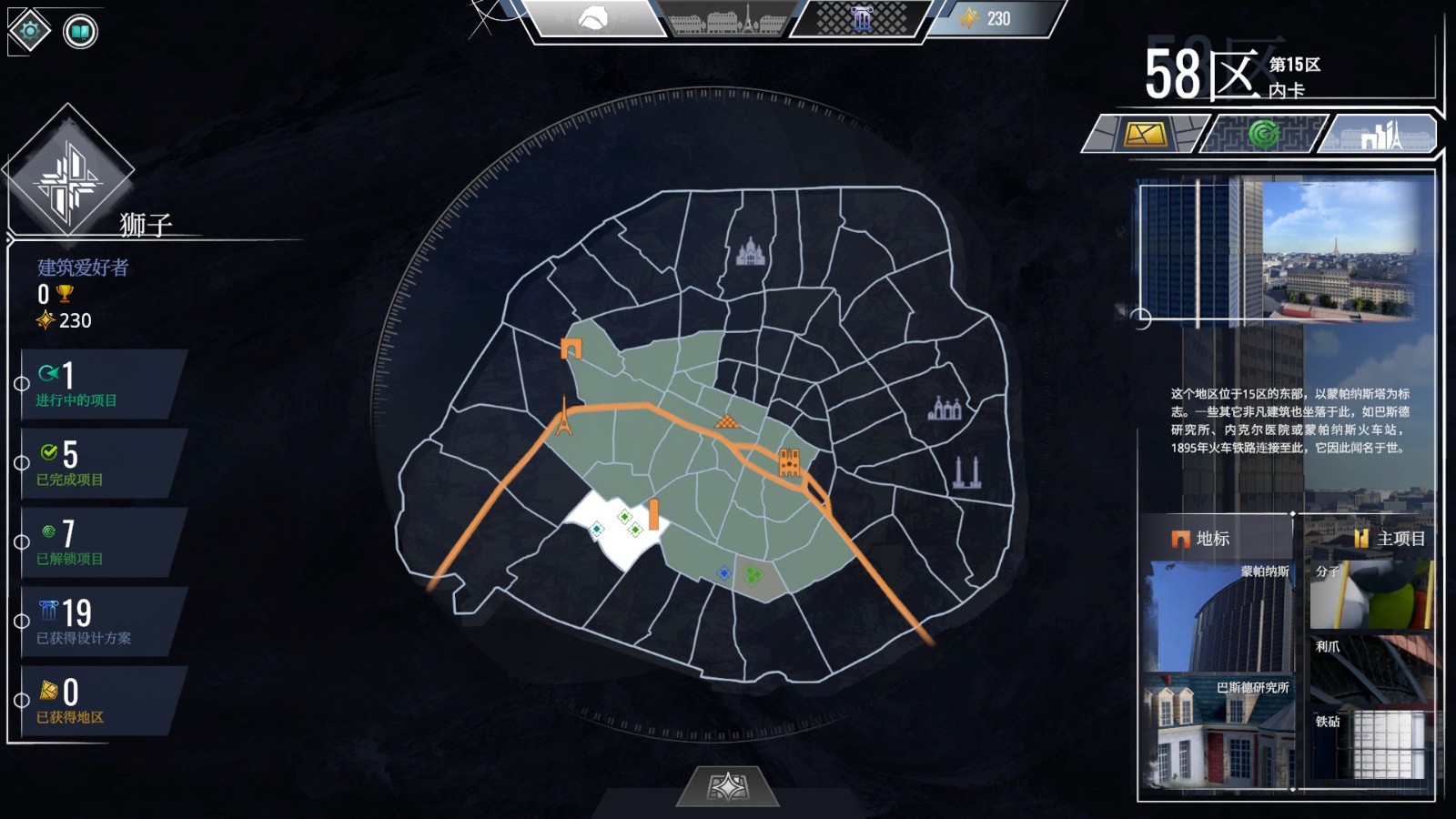The image size is (1456, 819).
Task: Select the white buildings tab
Action: [1380, 135]
